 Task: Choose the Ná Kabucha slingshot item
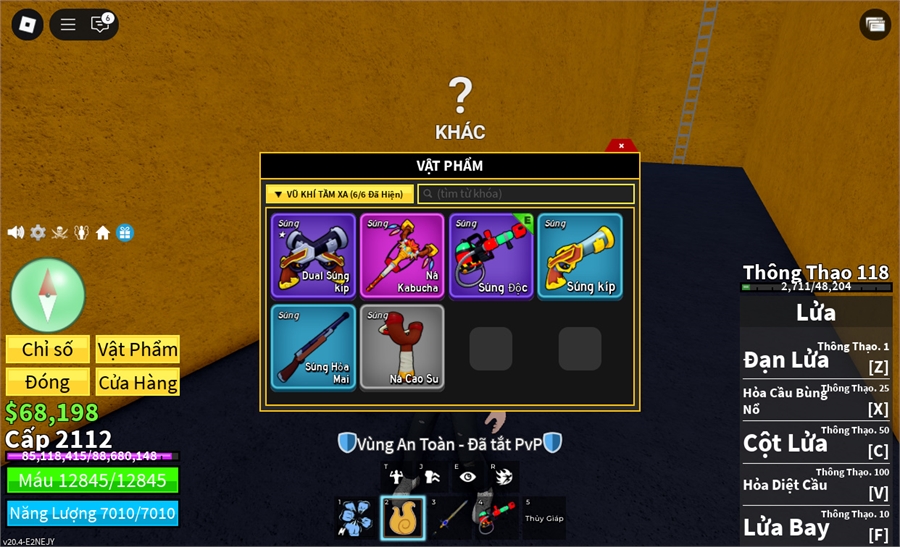402,256
